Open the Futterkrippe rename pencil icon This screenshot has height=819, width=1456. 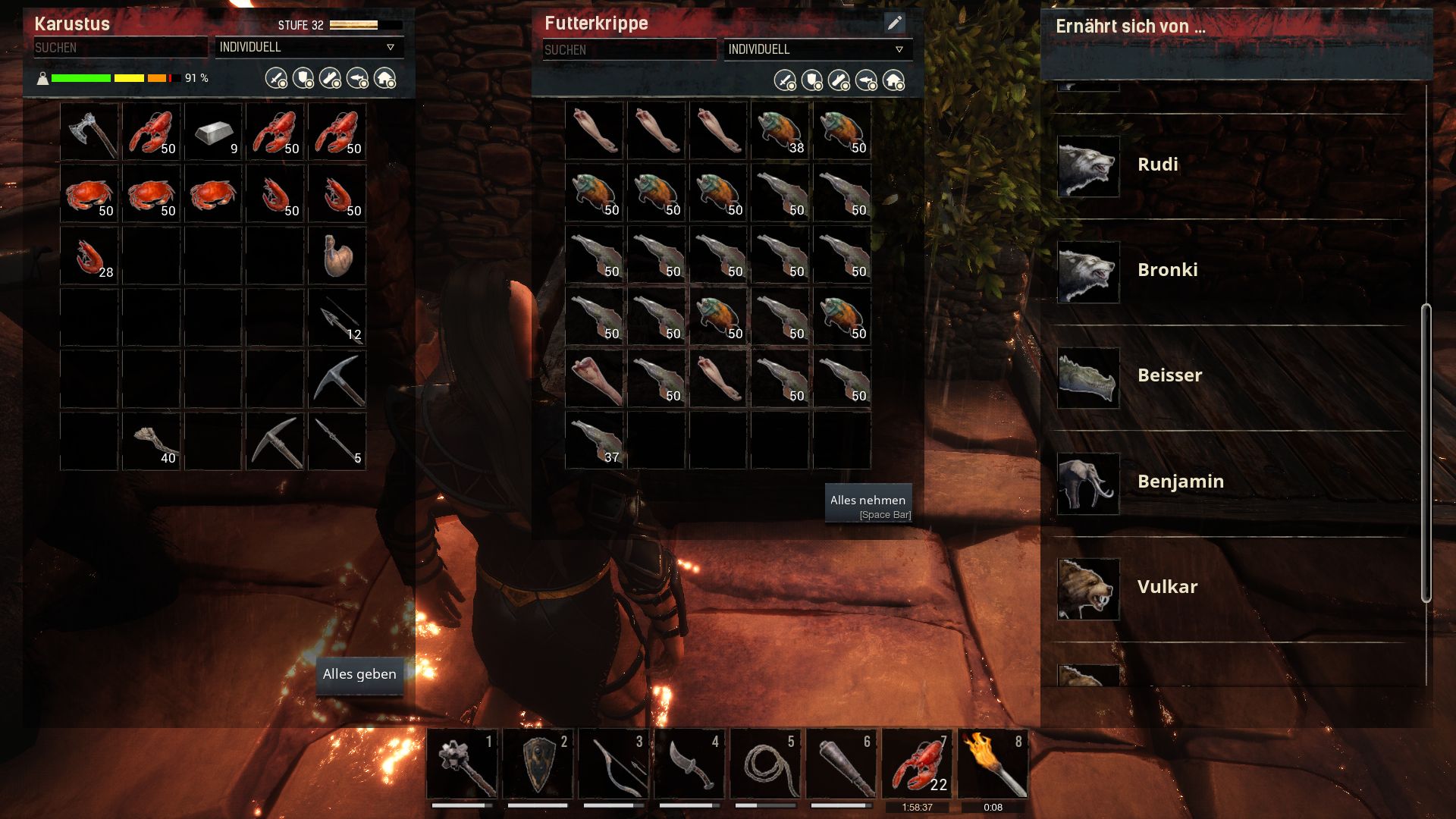click(x=895, y=24)
